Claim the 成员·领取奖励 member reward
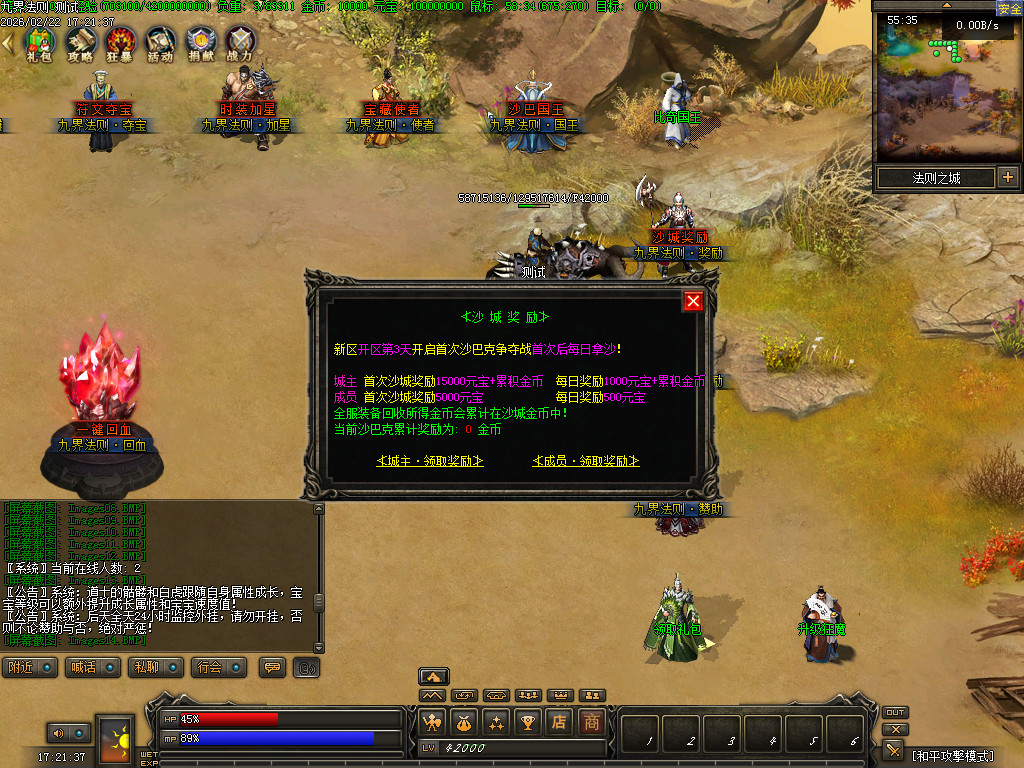 pyautogui.click(x=586, y=461)
